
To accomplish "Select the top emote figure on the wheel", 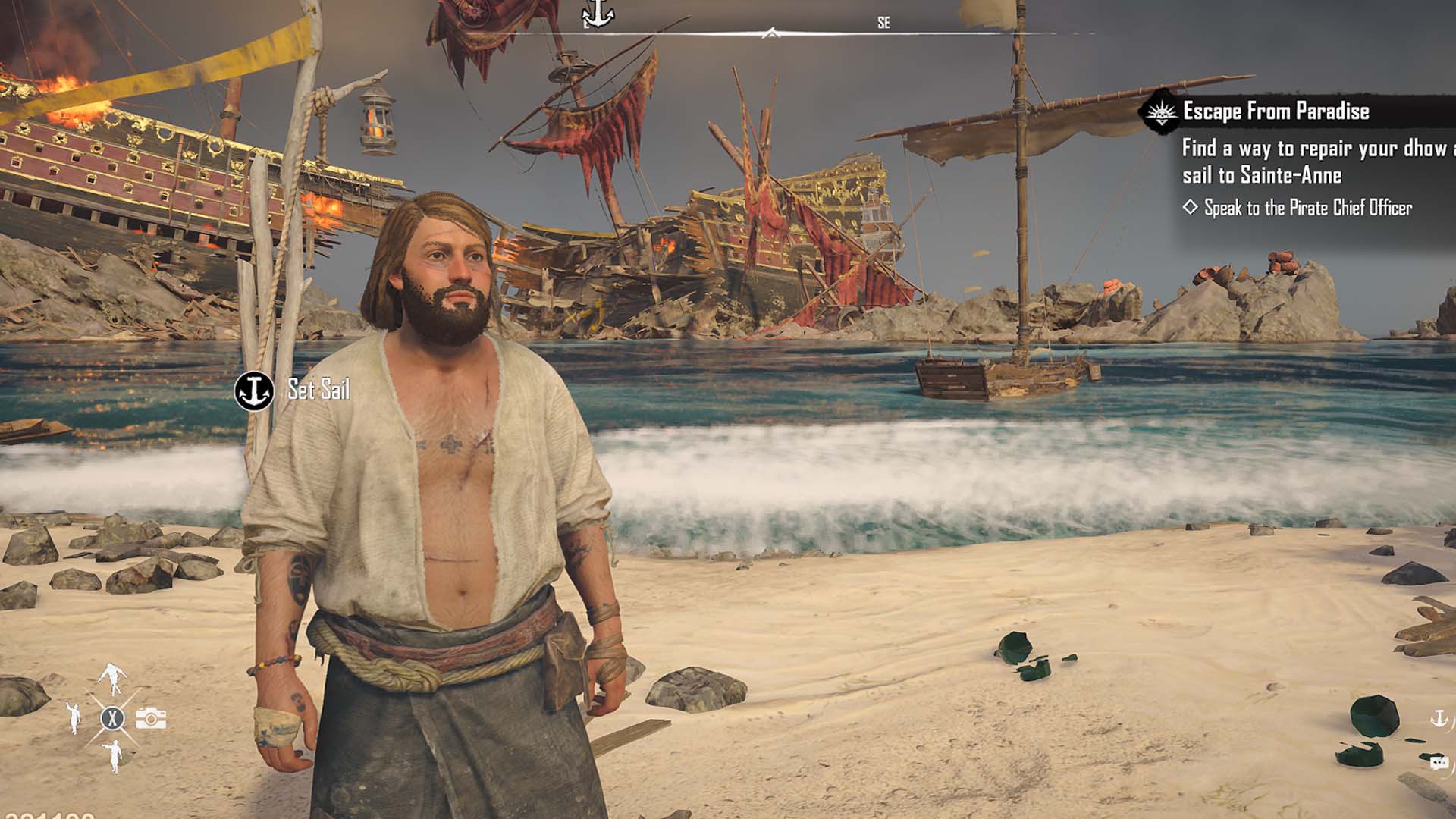I will click(112, 677).
